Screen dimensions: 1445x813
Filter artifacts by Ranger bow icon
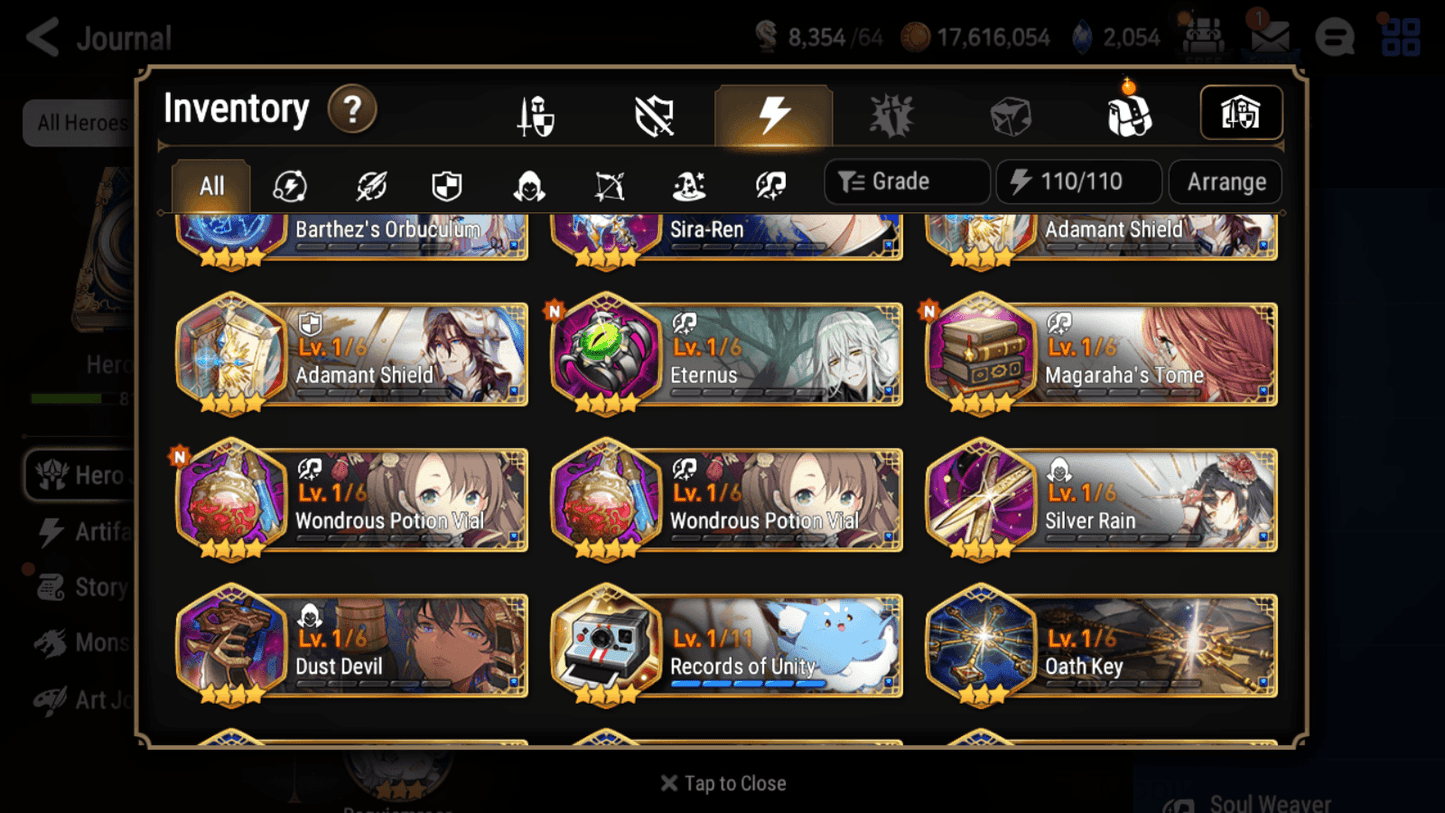(608, 182)
